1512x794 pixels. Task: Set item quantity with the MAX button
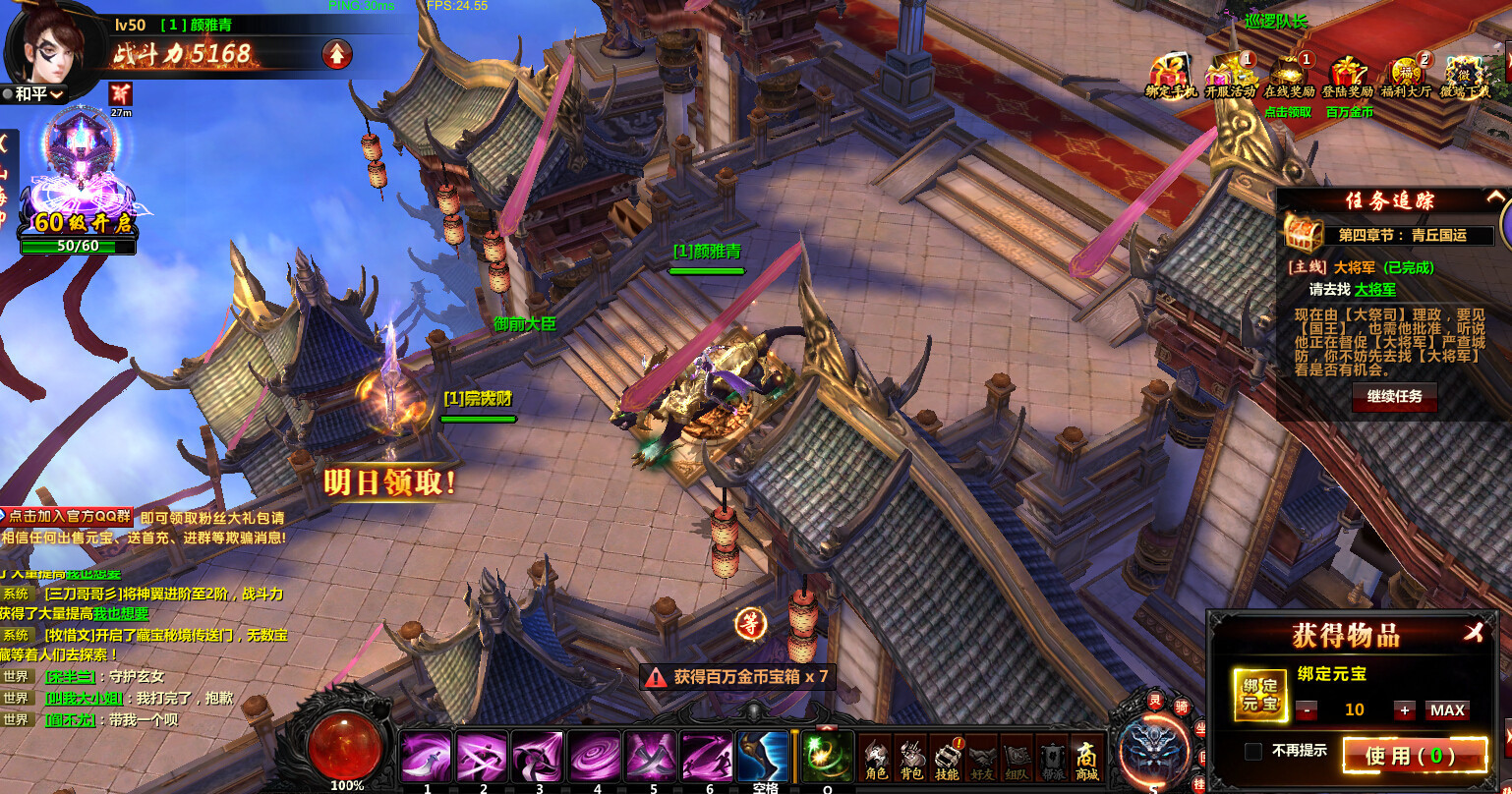point(1447,709)
